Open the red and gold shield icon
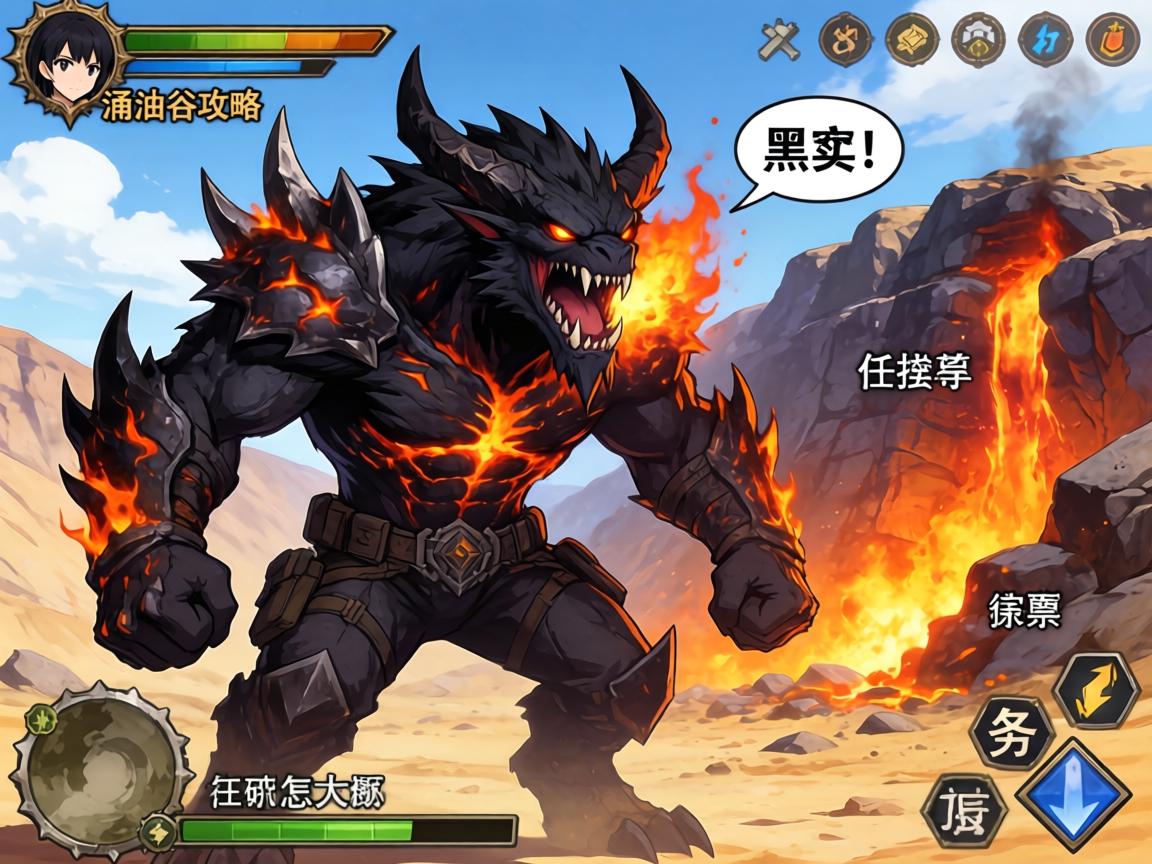Image resolution: width=1152 pixels, height=864 pixels. pos(1113,40)
